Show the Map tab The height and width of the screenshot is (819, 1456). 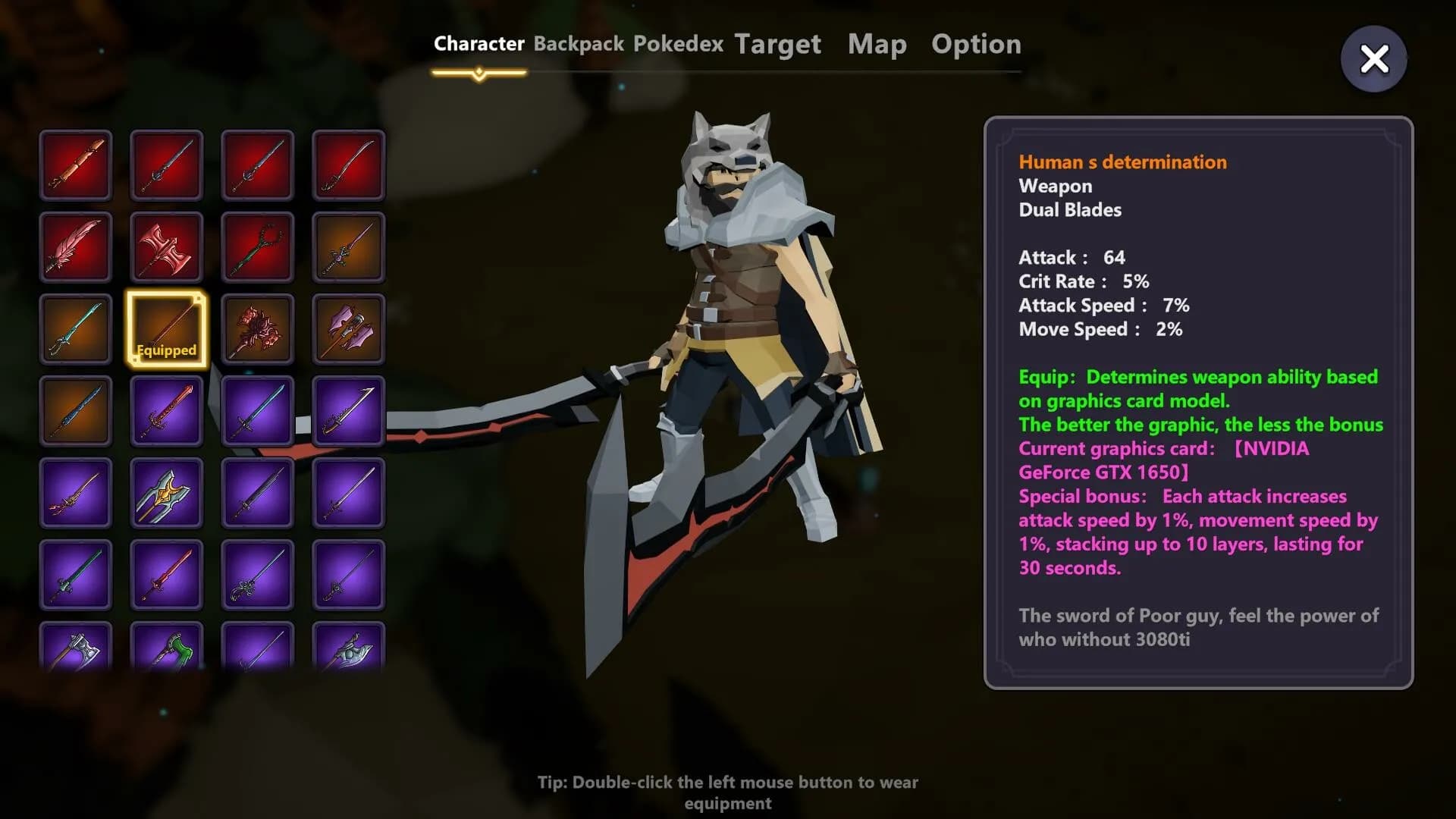pos(877,44)
